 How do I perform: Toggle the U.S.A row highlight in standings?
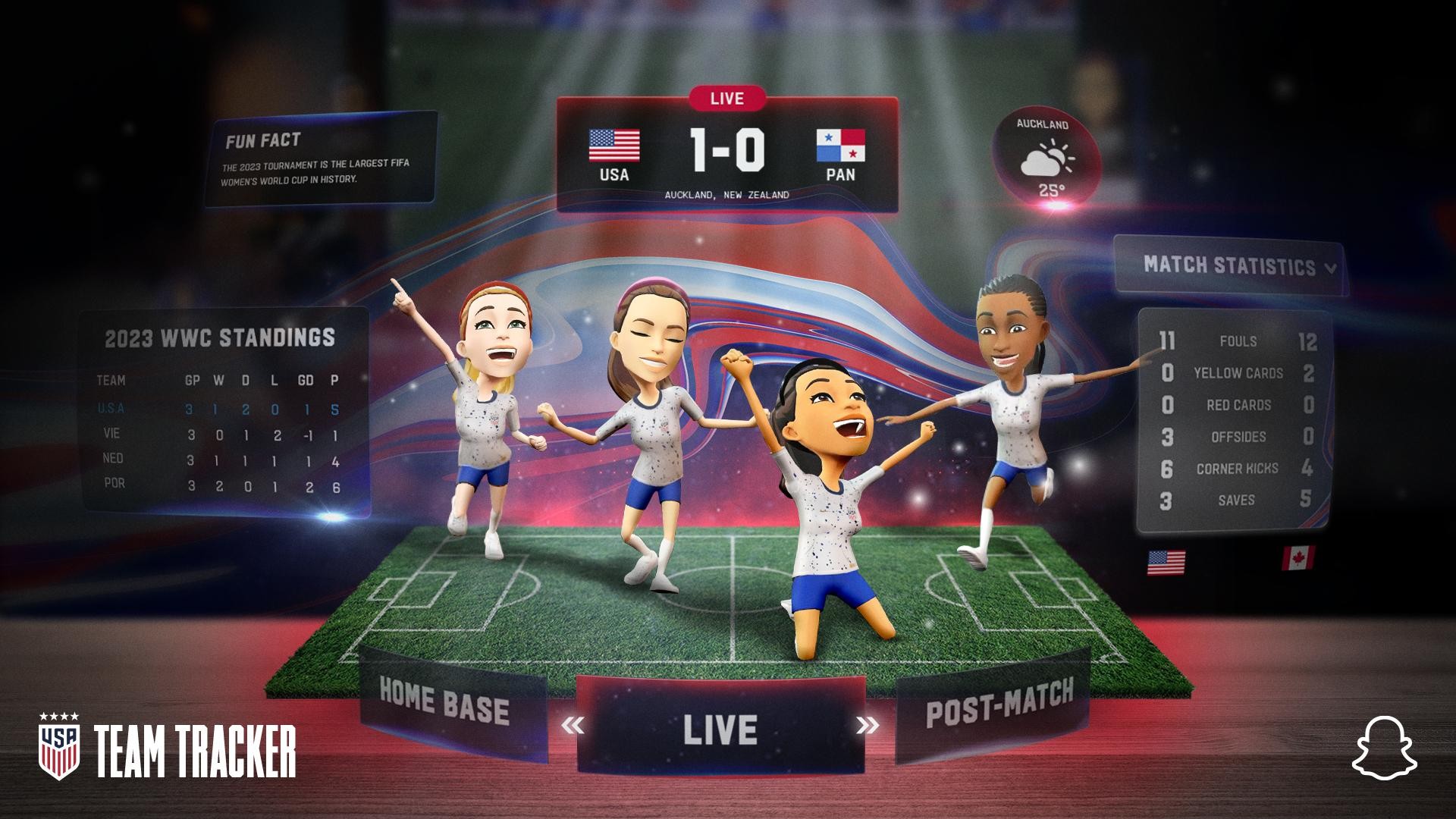tap(220, 408)
